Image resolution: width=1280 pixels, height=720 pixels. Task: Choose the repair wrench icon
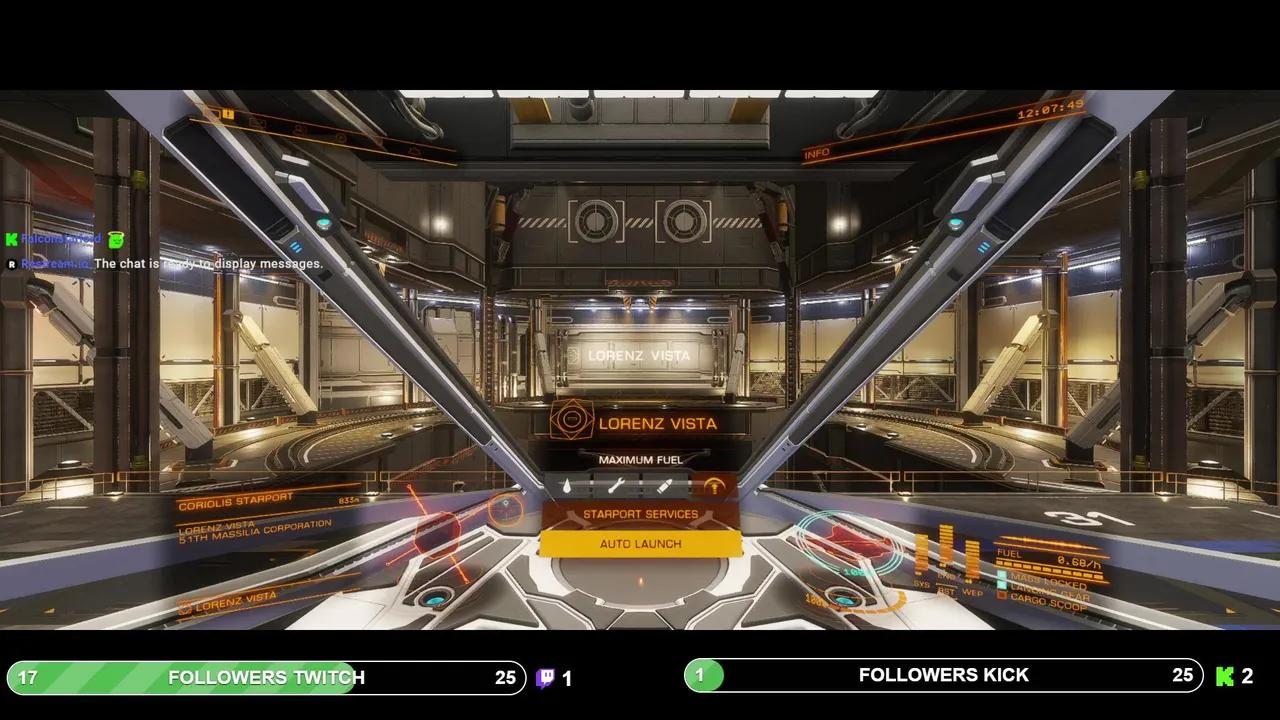pos(615,487)
